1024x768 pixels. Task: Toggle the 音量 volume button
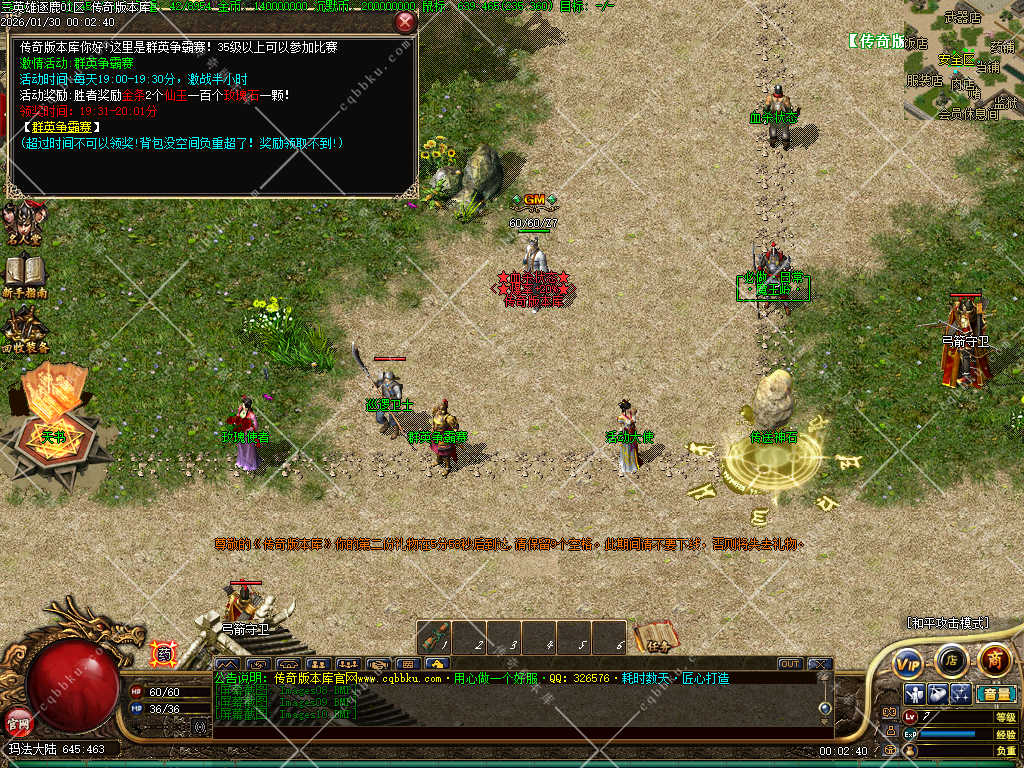point(996,693)
